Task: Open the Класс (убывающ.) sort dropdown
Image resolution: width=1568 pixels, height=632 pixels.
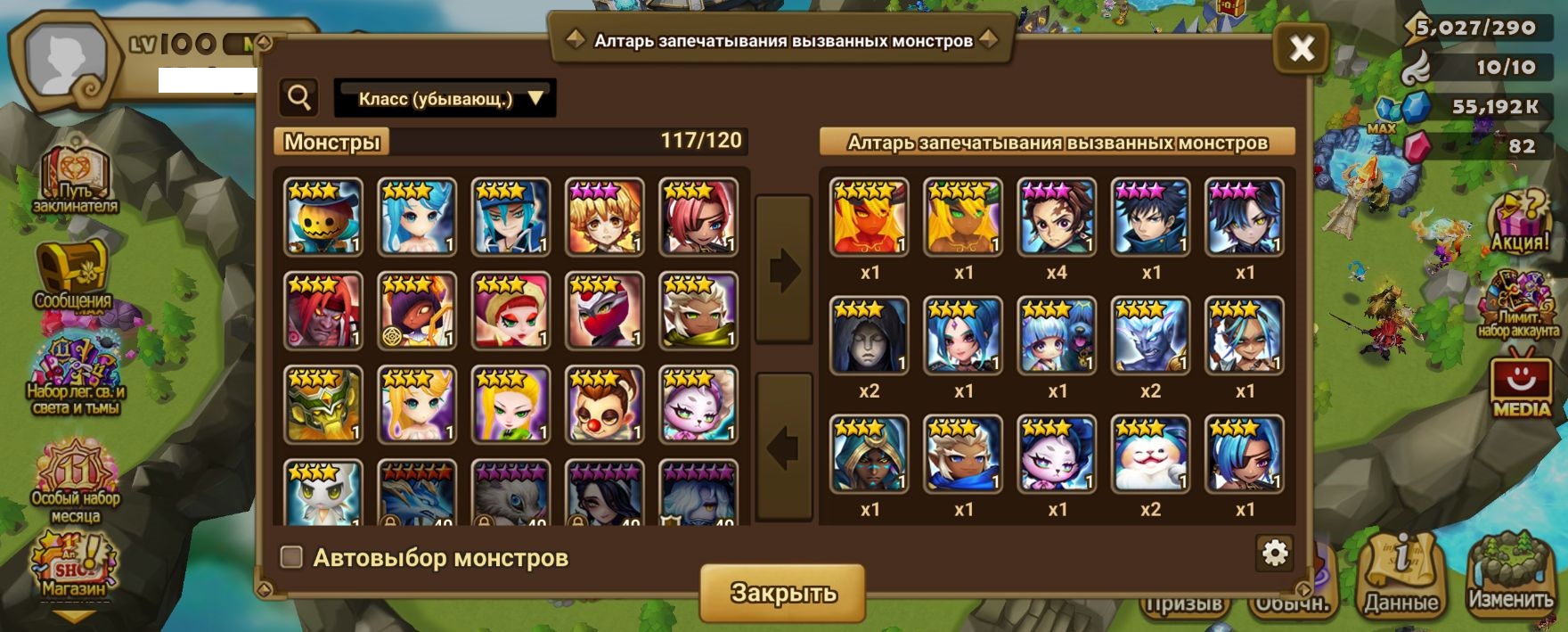Action: coord(445,98)
